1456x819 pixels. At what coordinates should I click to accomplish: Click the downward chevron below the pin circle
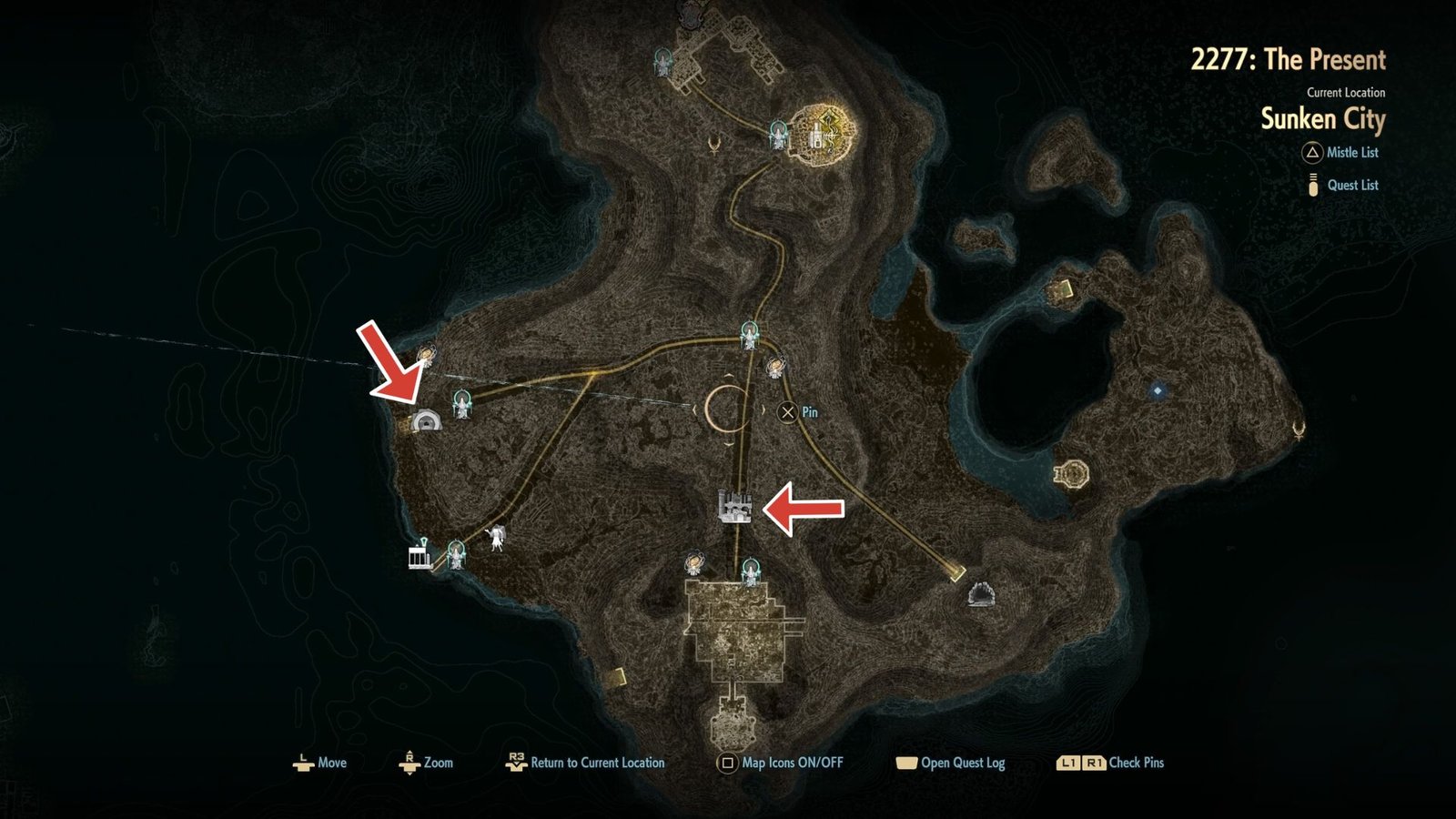point(729,445)
